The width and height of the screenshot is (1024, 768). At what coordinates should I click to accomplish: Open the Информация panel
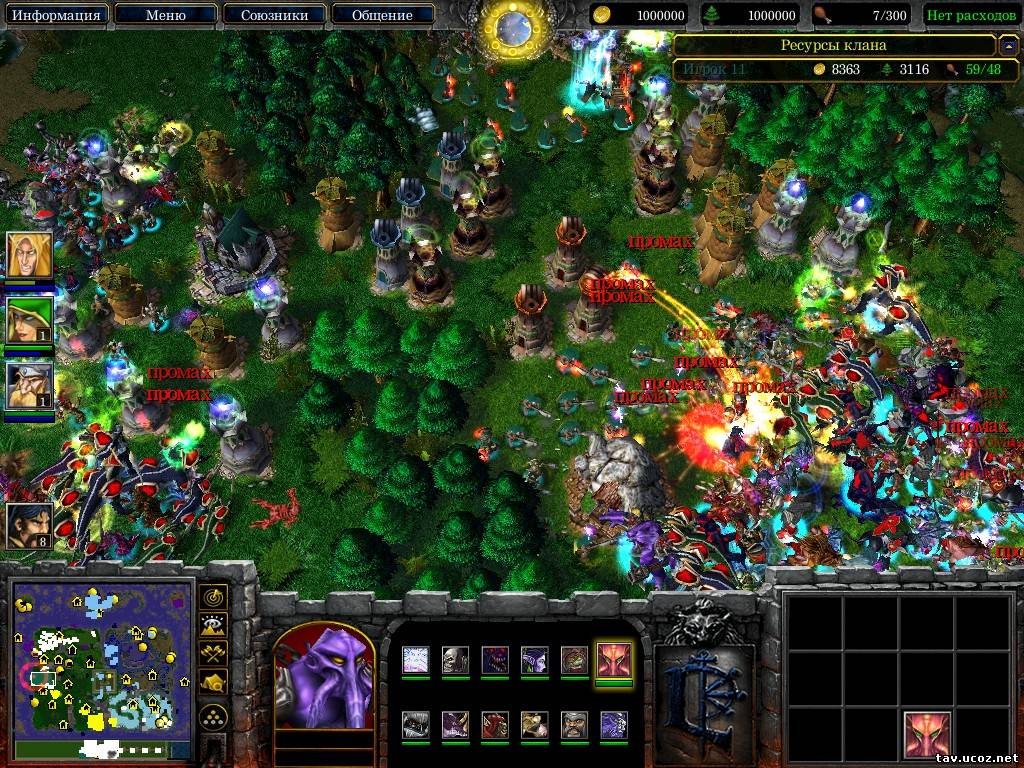coord(59,15)
